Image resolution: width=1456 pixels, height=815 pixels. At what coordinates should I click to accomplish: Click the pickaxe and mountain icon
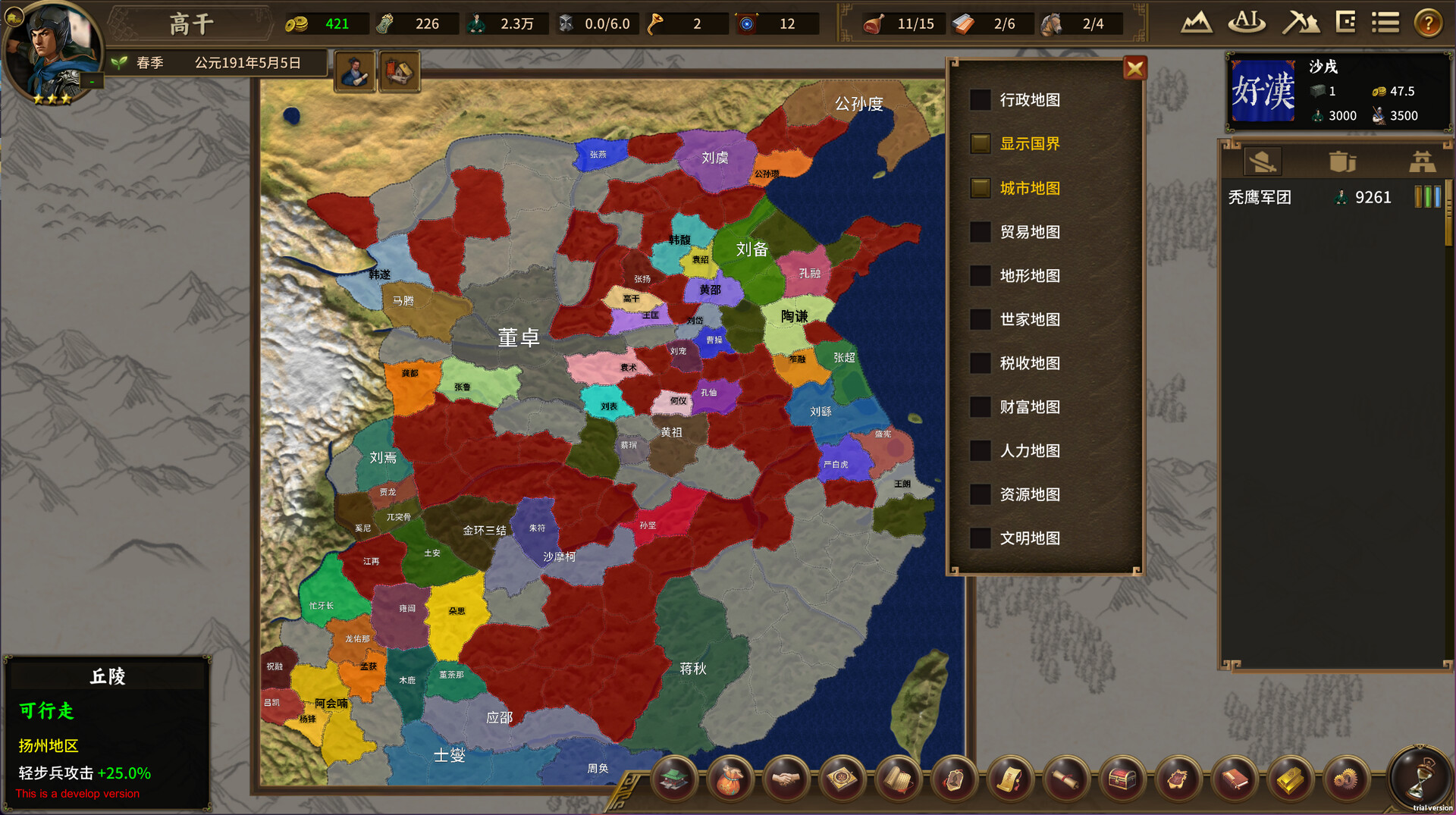[x=1300, y=23]
